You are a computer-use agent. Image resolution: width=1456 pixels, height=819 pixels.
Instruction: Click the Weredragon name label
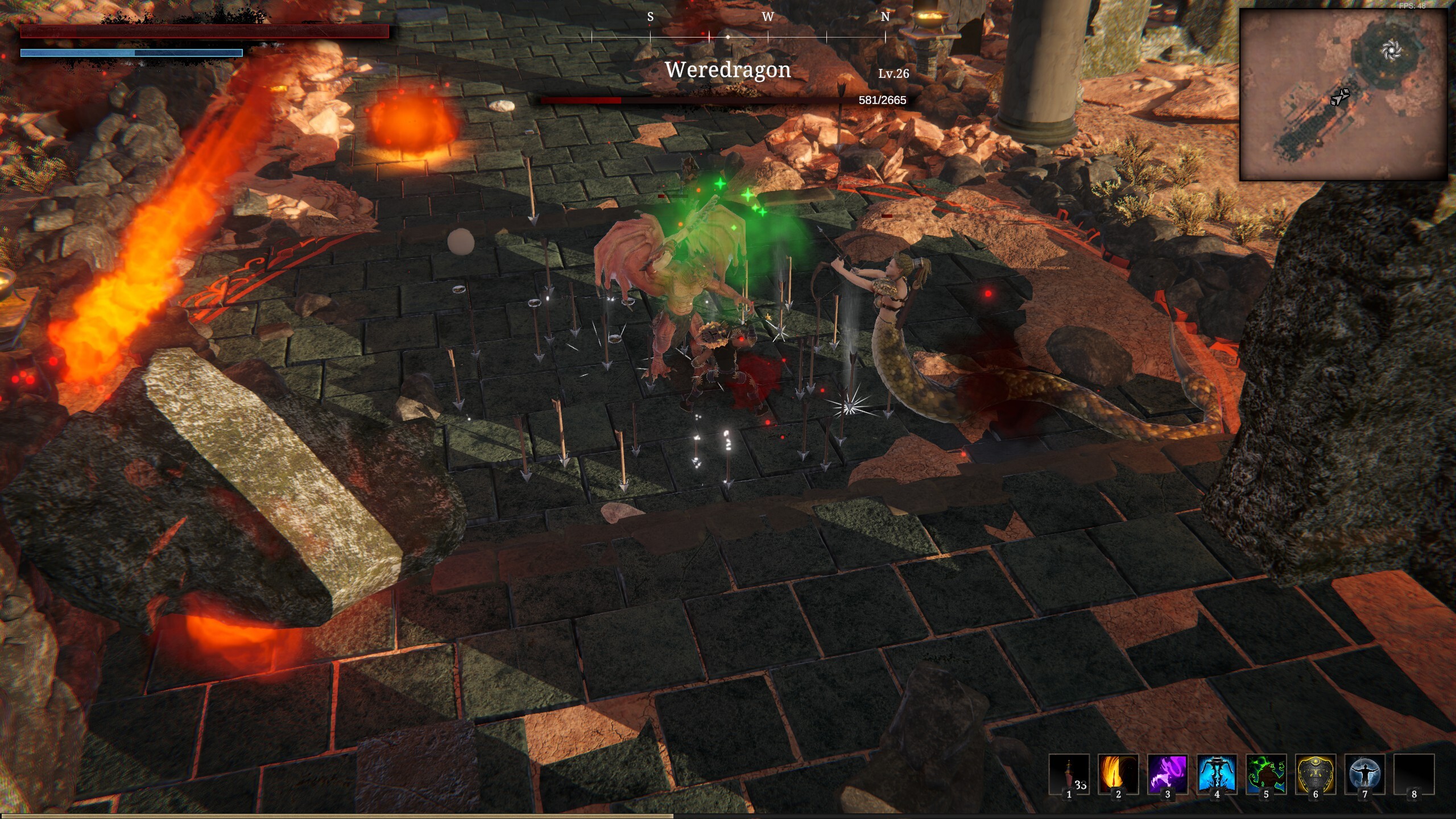[x=727, y=69]
